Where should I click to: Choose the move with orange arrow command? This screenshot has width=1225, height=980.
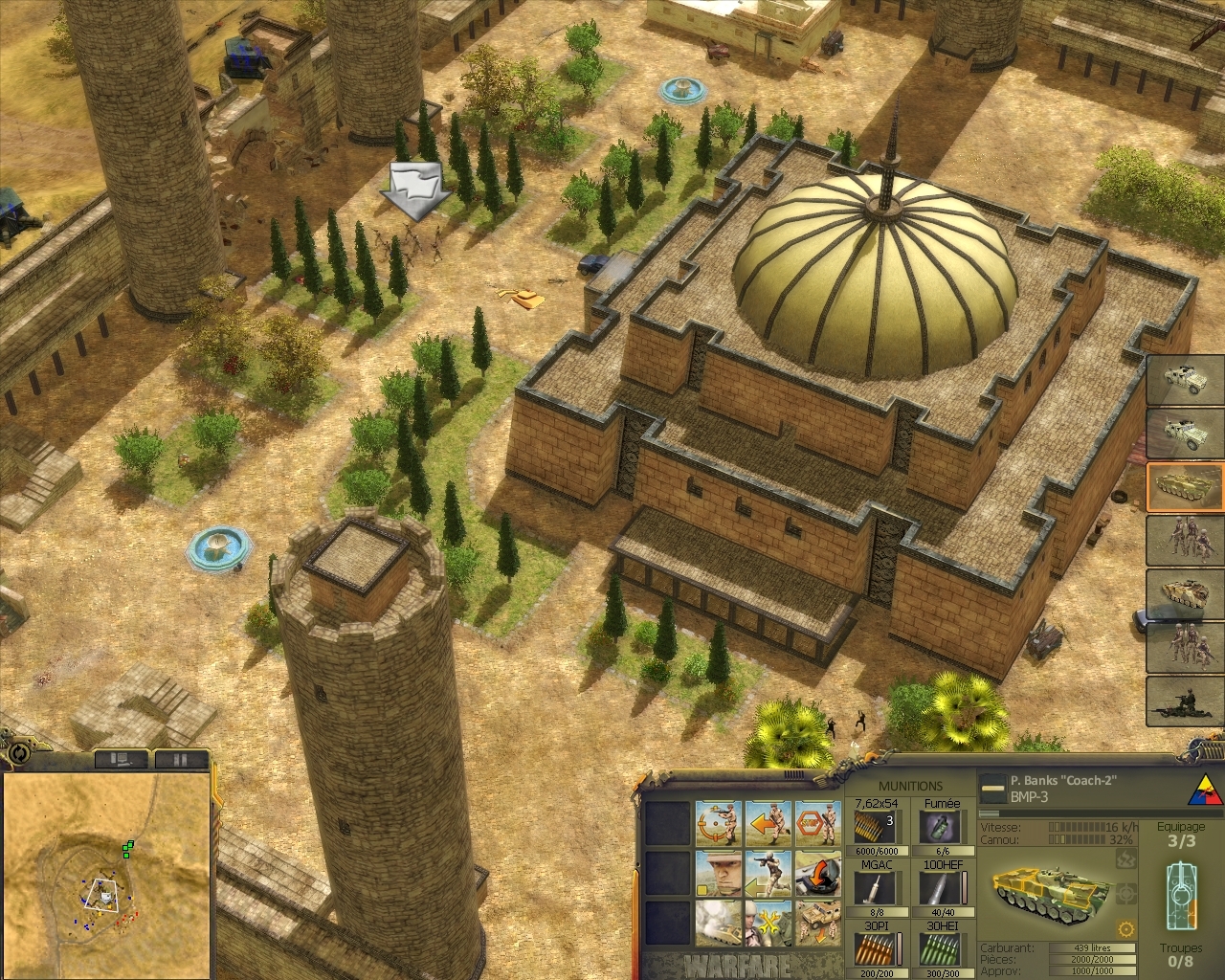[768, 825]
